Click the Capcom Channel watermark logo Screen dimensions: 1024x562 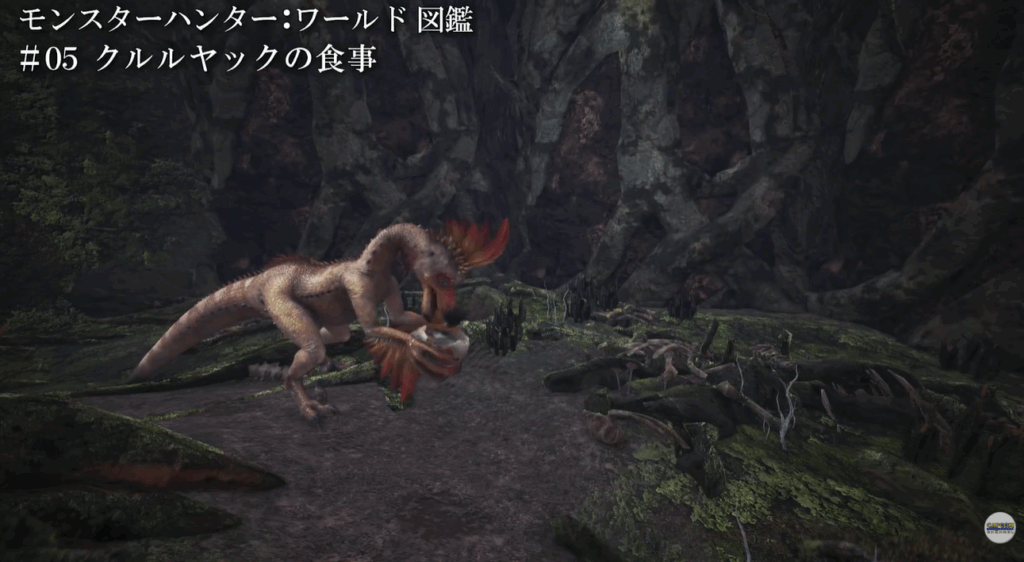click(x=999, y=527)
